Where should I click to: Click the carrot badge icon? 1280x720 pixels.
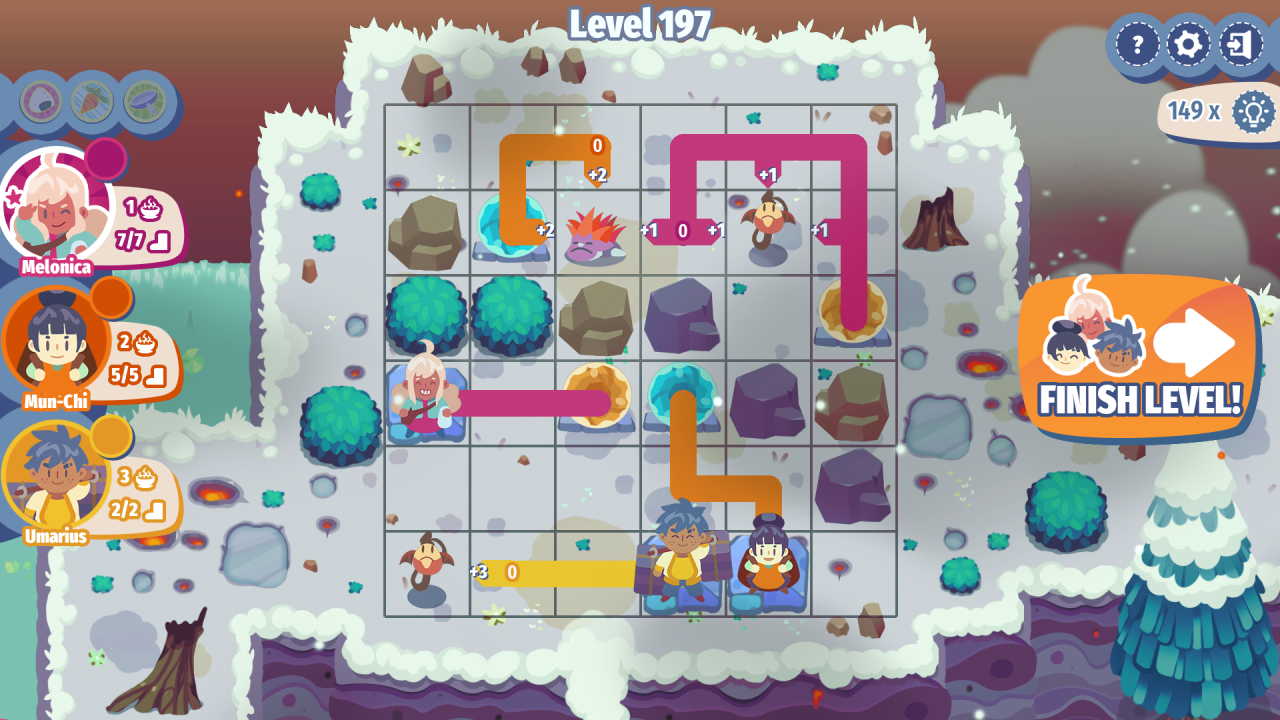[93, 101]
